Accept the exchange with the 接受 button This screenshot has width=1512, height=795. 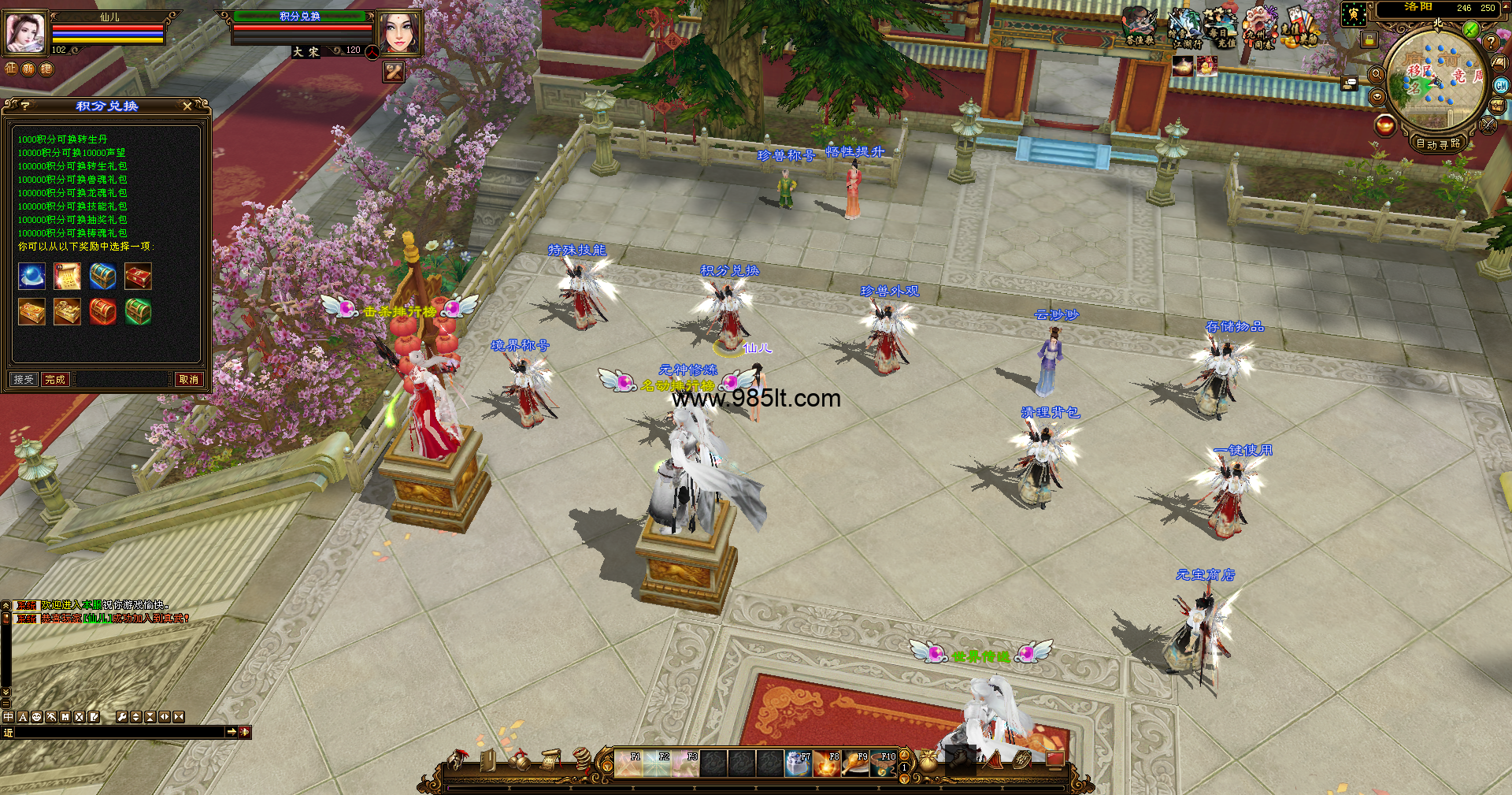point(24,380)
